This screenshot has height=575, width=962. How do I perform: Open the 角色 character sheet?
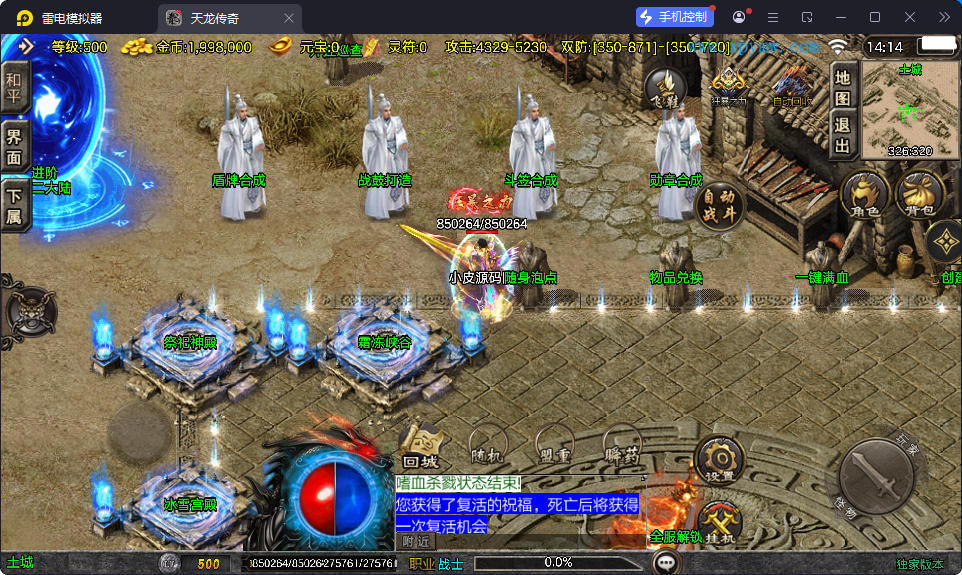pyautogui.click(x=864, y=195)
